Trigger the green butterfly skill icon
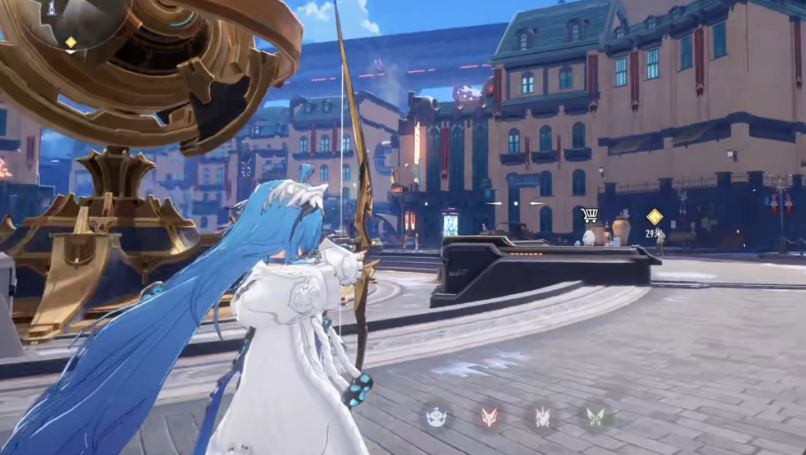Screen dimensions: 806x455 coord(595,416)
